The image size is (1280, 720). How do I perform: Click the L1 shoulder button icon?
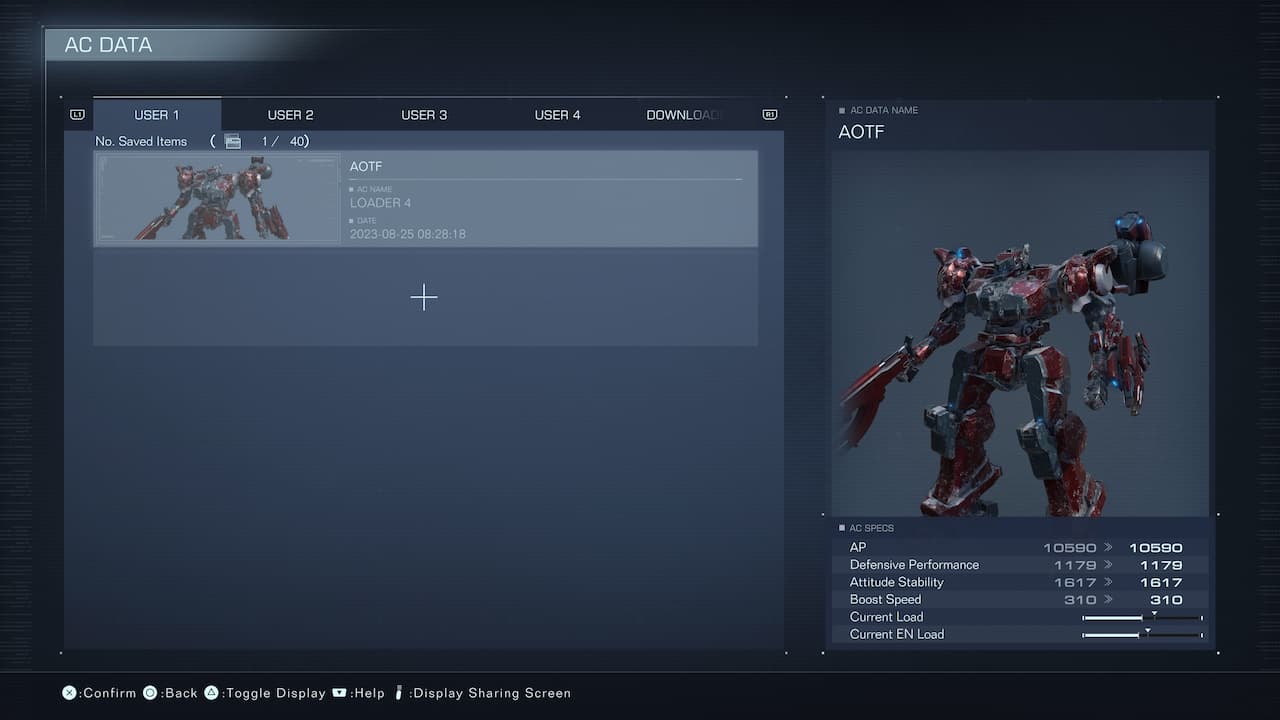click(76, 114)
